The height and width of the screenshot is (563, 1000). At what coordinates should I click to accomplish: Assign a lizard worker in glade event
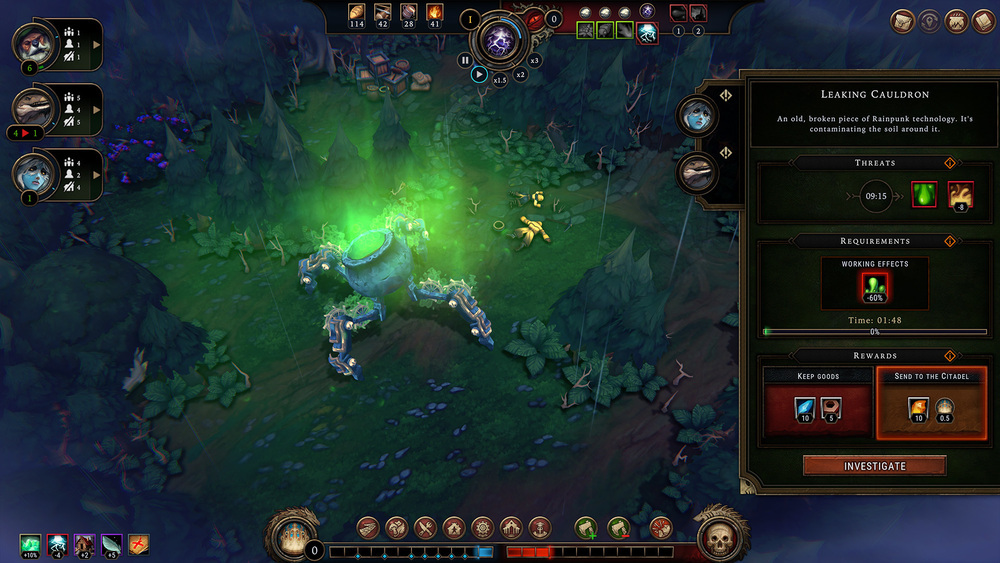(x=695, y=173)
